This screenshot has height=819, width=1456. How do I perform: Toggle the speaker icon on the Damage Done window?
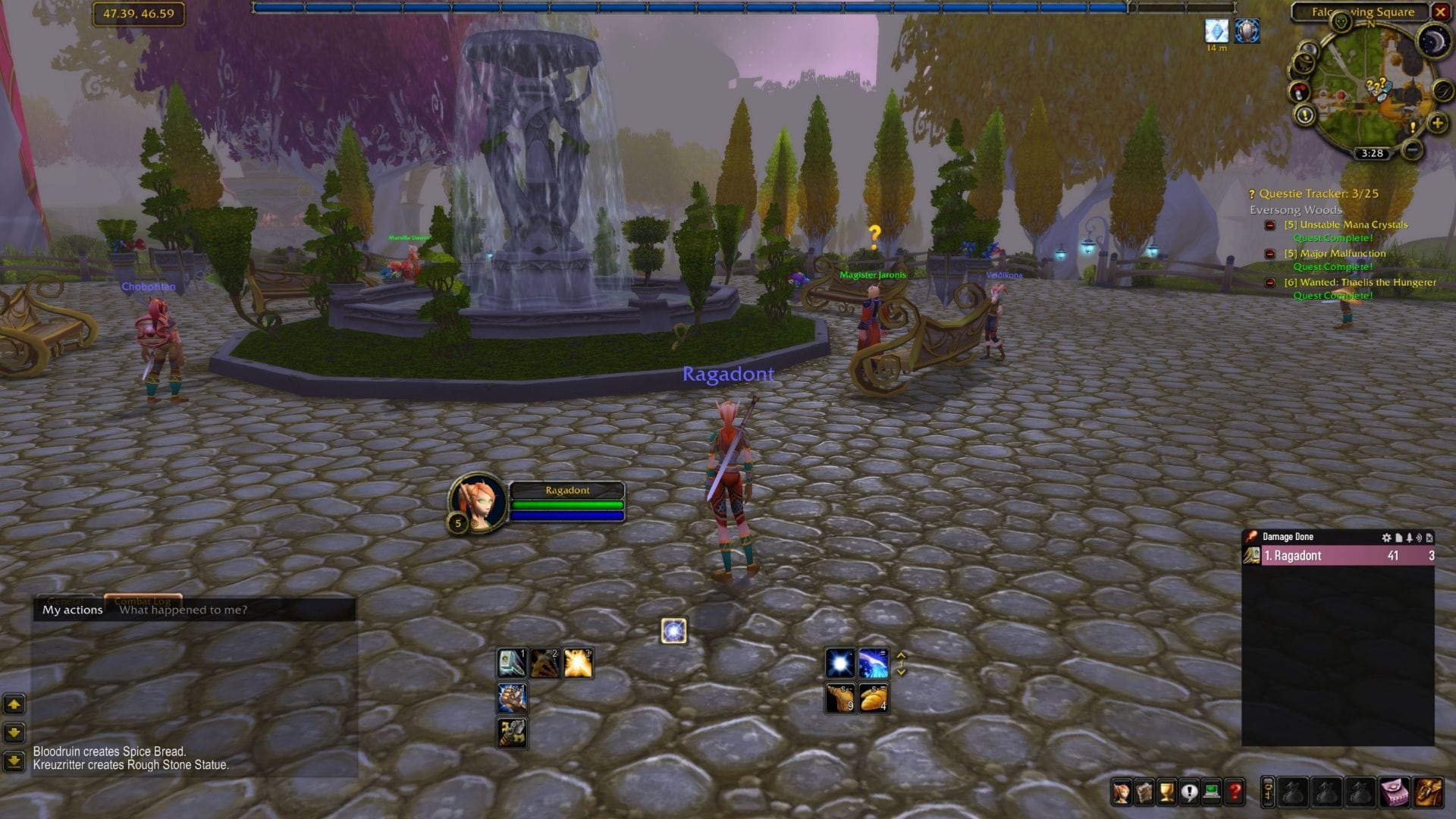tap(1420, 538)
